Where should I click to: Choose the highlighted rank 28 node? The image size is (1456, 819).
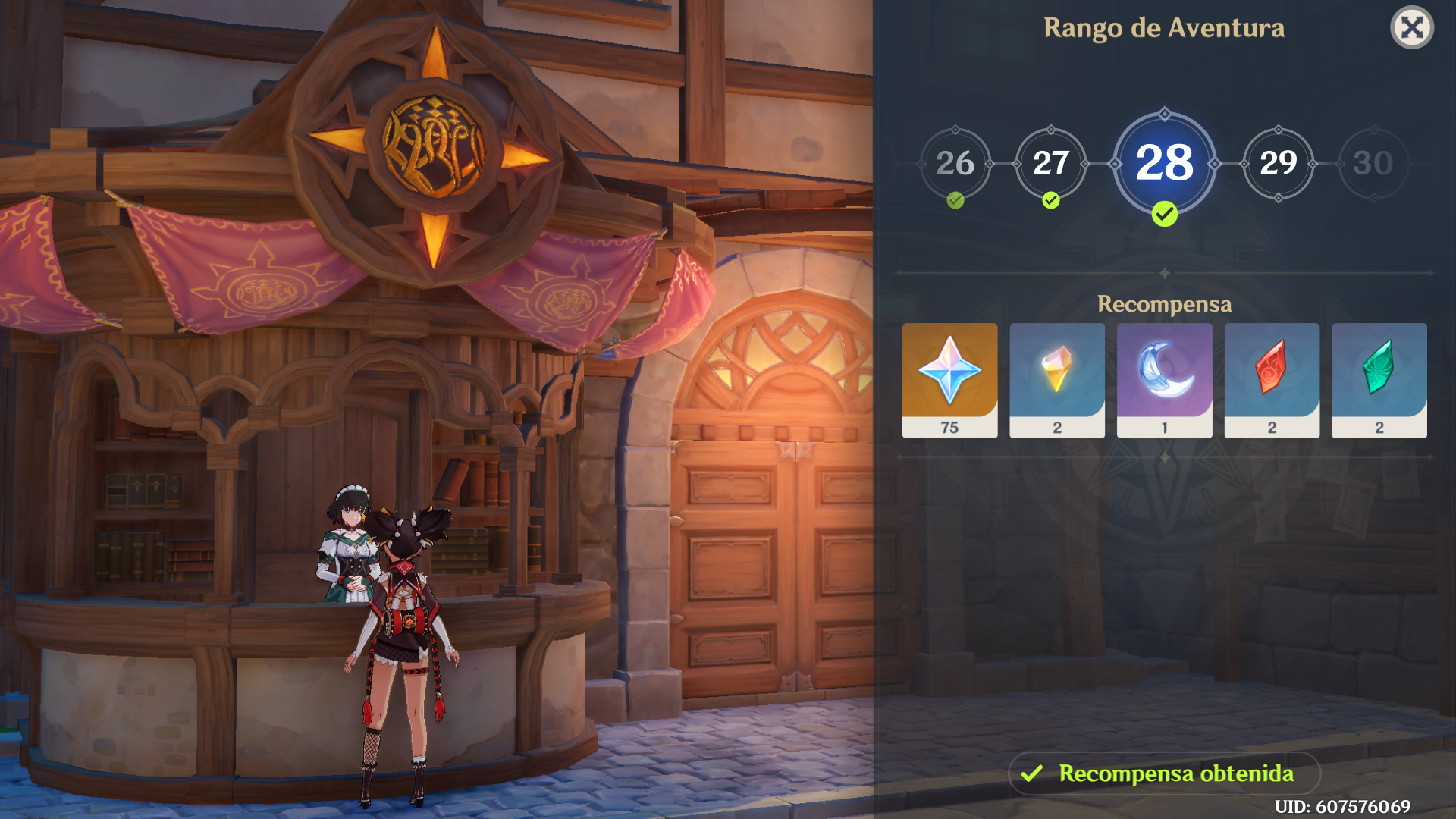1164,163
